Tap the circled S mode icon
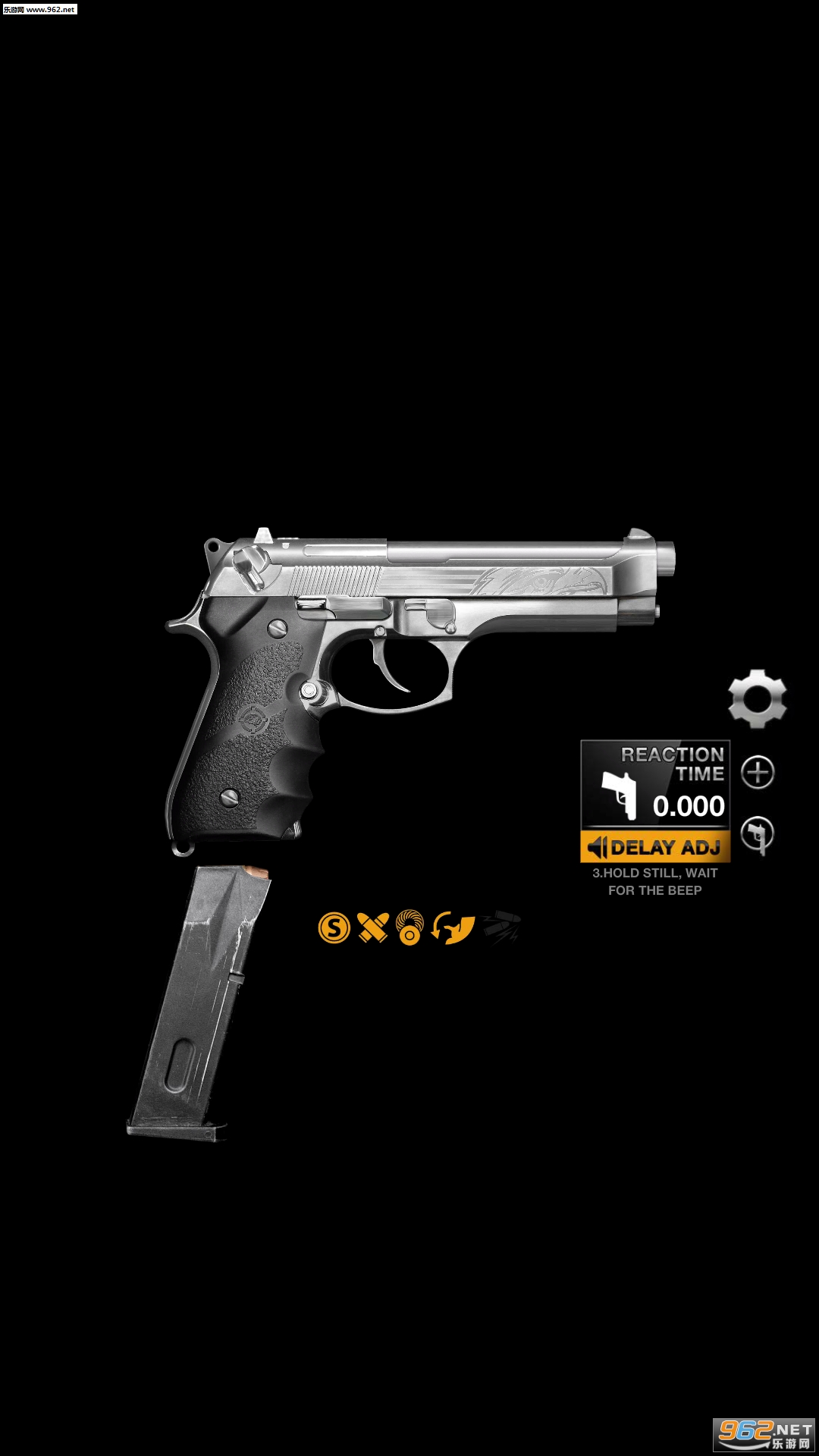 click(x=334, y=927)
